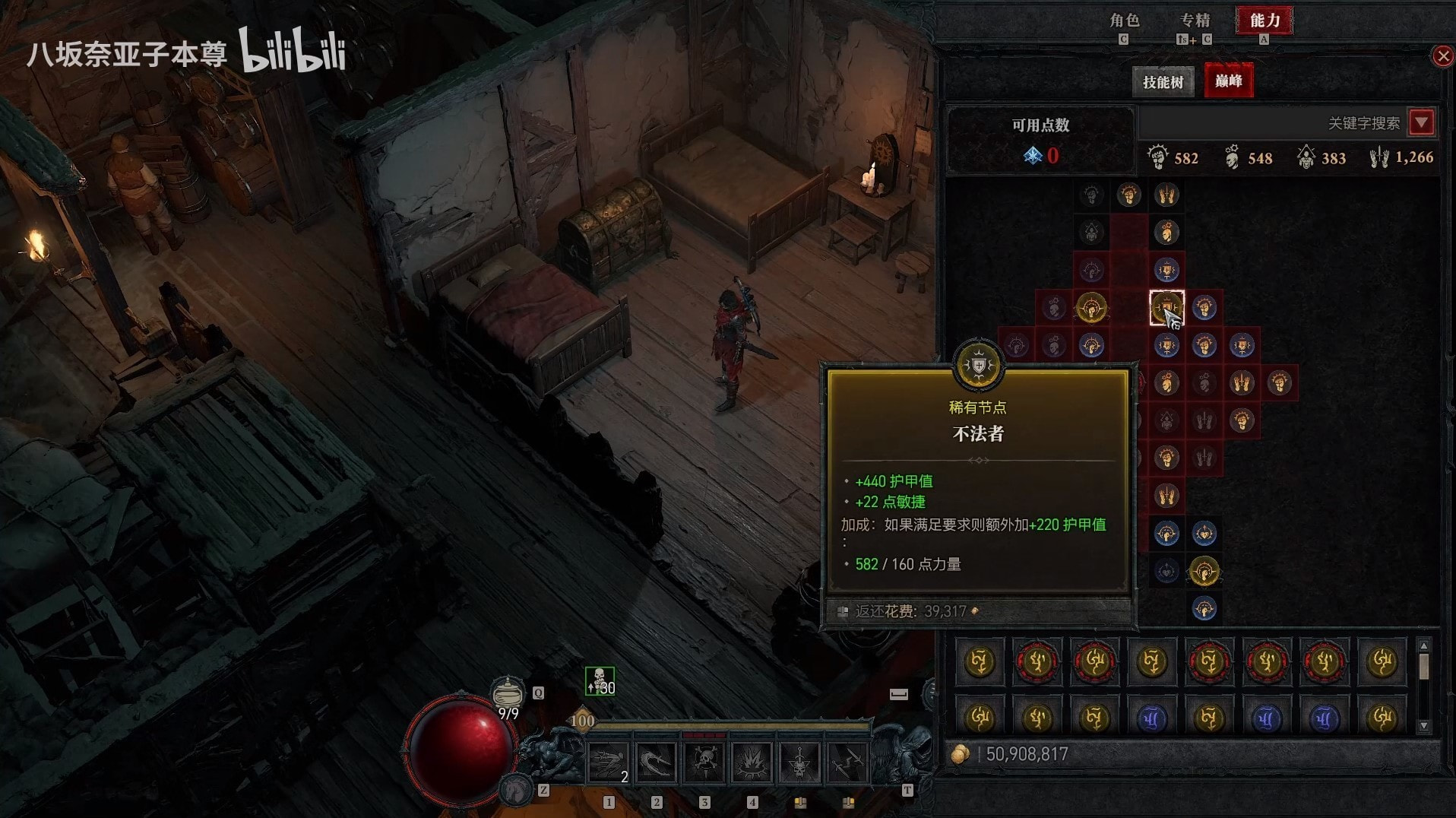Click the skeleton buff icon above the bar
The height and width of the screenshot is (818, 1456).
(600, 681)
